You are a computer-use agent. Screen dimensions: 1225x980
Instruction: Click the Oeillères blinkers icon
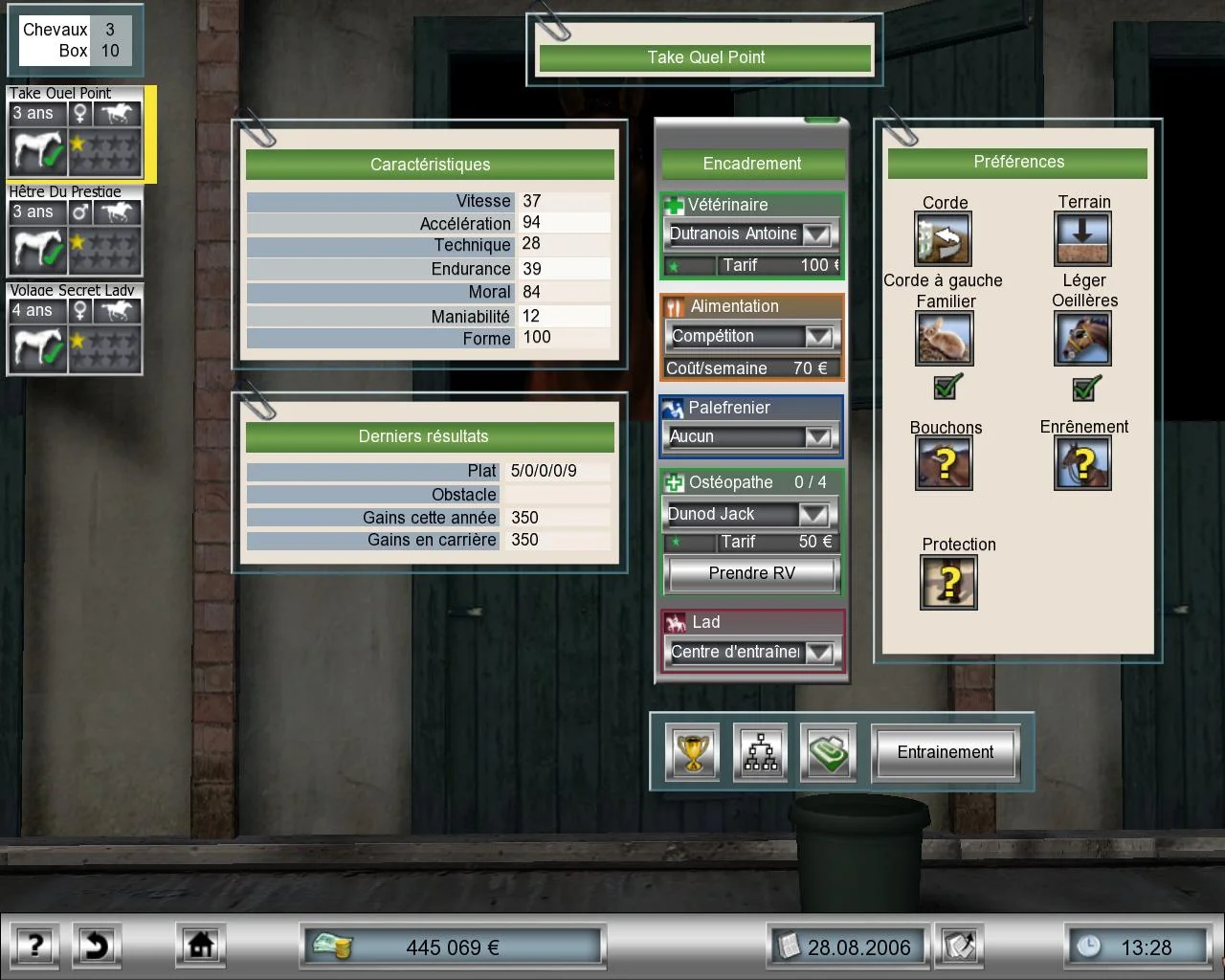pyautogui.click(x=1083, y=337)
